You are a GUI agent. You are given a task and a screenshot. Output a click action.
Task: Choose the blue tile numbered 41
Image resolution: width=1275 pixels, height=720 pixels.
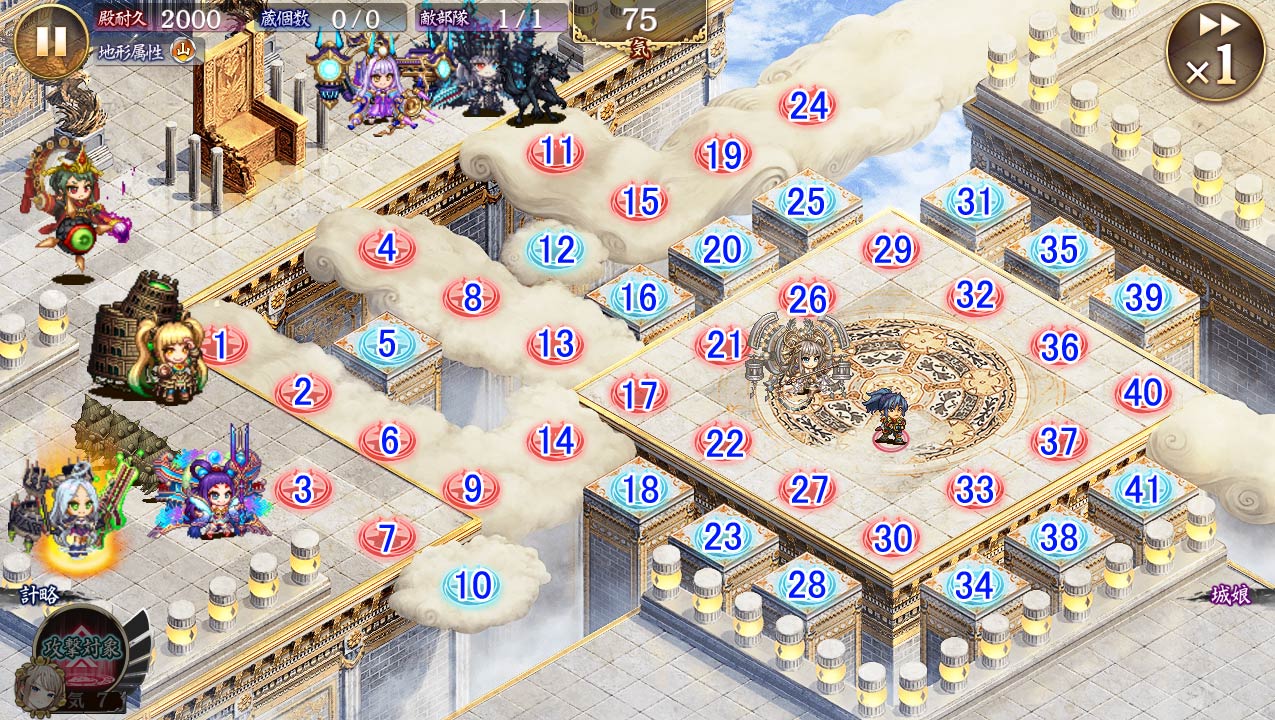tap(1142, 489)
